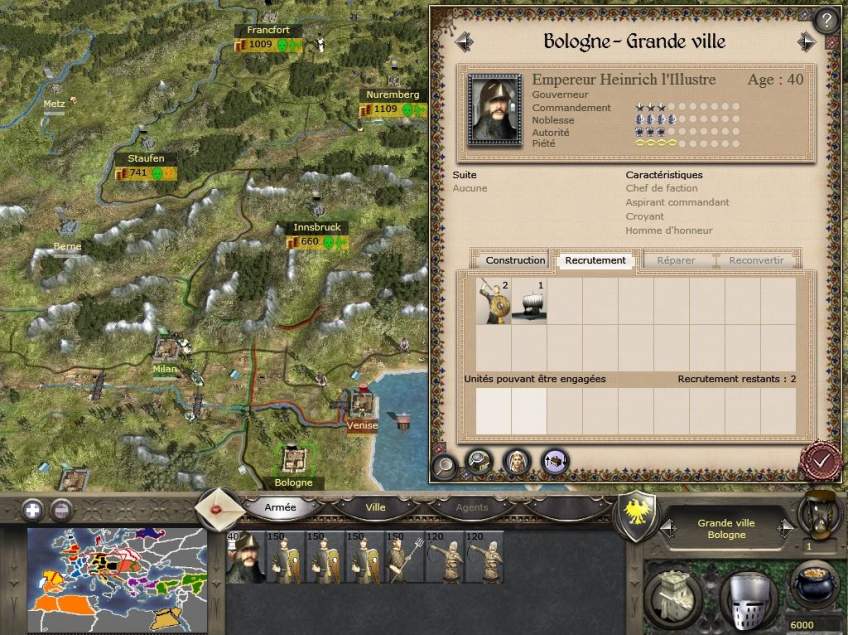Go to the previous settlement with left arrow beside Bologne title

pyautogui.click(x=463, y=42)
